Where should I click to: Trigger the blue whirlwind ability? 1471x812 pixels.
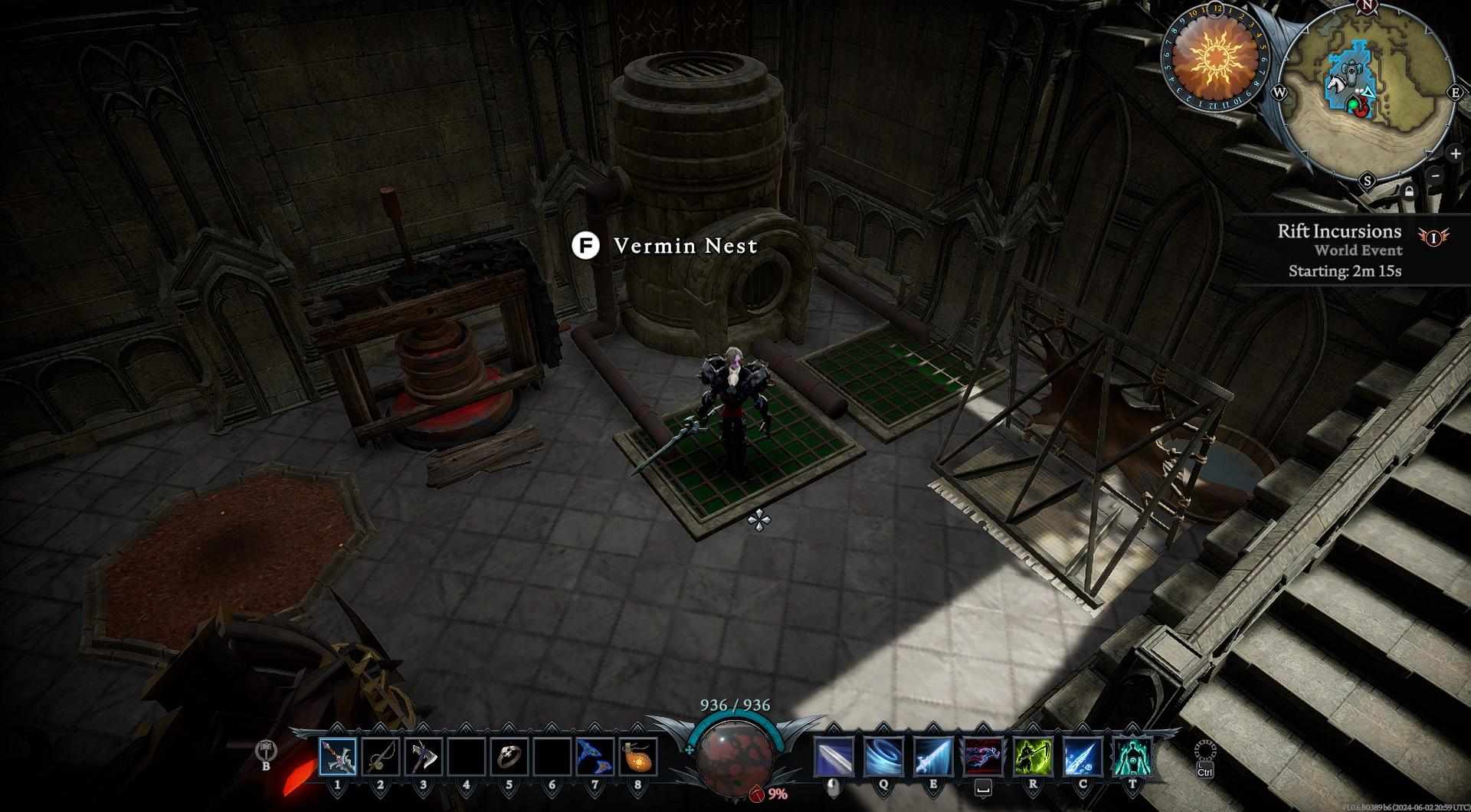tap(883, 757)
